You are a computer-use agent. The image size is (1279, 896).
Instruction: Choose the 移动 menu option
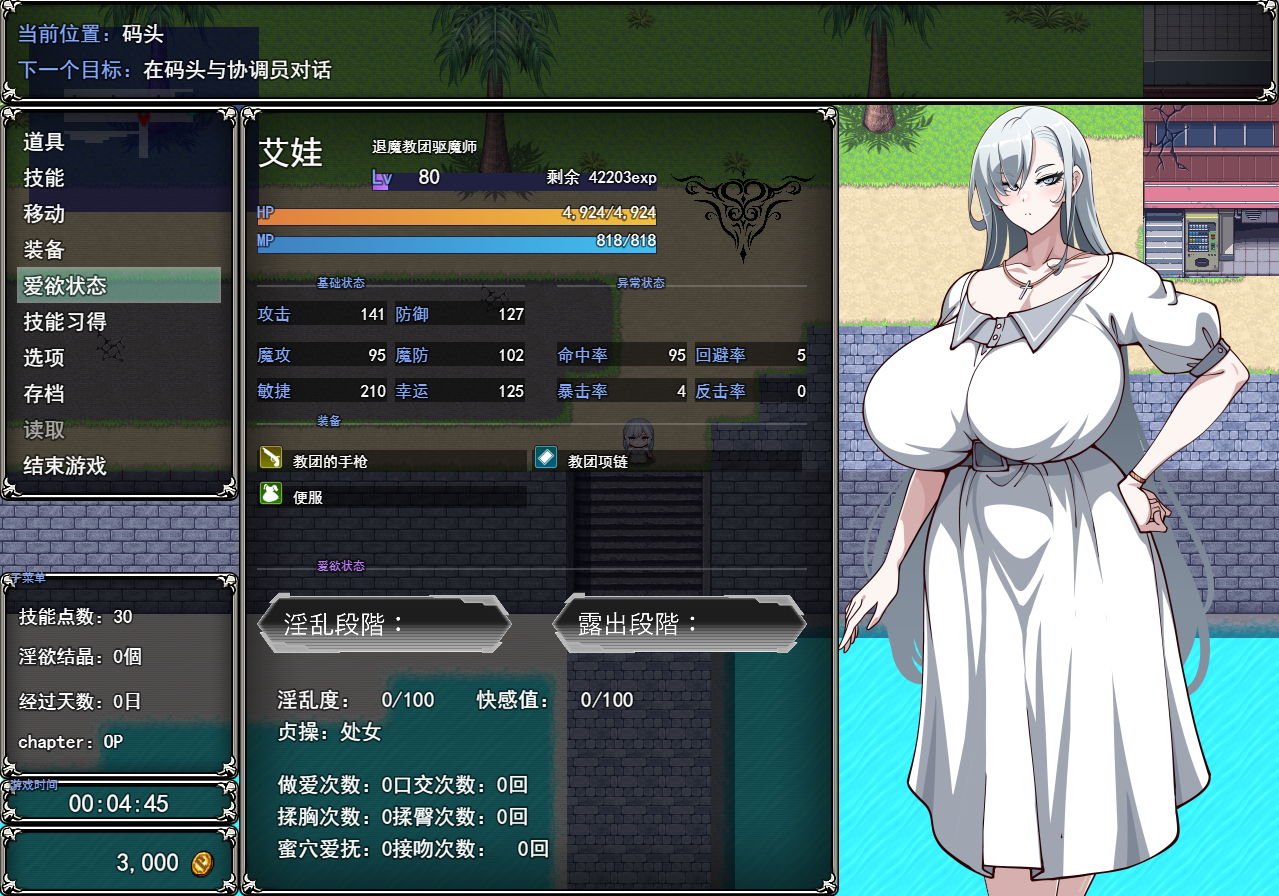pyautogui.click(x=44, y=214)
